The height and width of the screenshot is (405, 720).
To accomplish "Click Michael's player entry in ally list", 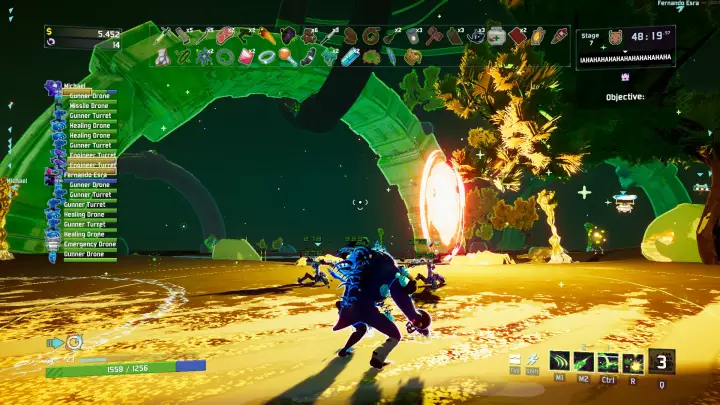I will point(73,86).
